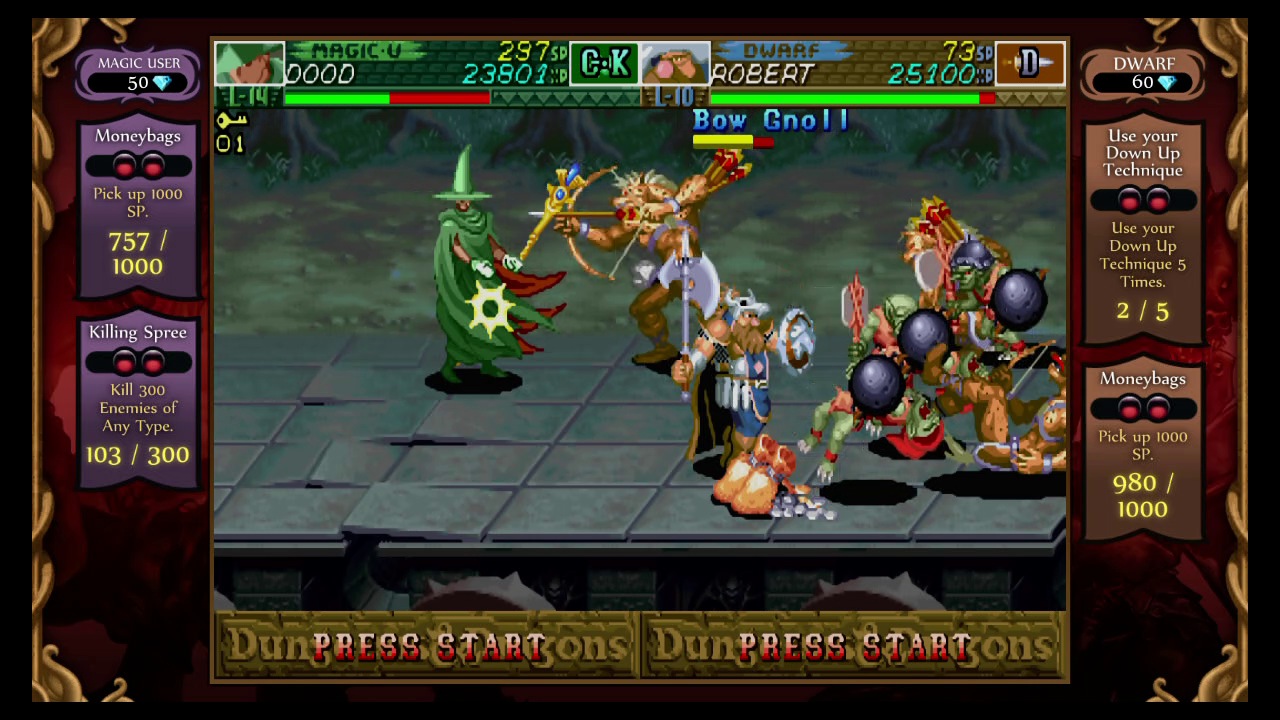Toggle the first red orb on Killing Spree card
The image size is (1280, 720).
pyautogui.click(x=126, y=363)
